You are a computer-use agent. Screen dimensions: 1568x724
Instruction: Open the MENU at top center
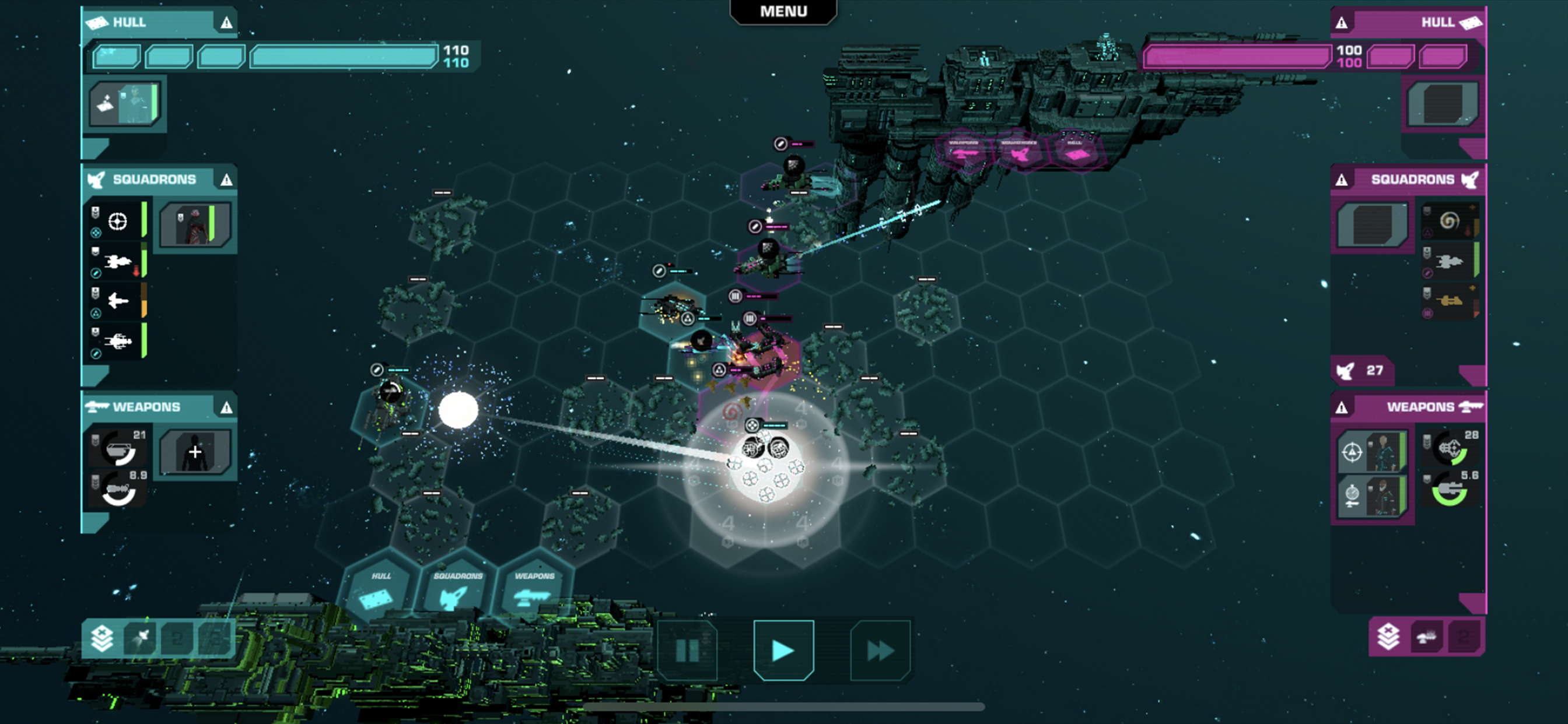click(783, 12)
